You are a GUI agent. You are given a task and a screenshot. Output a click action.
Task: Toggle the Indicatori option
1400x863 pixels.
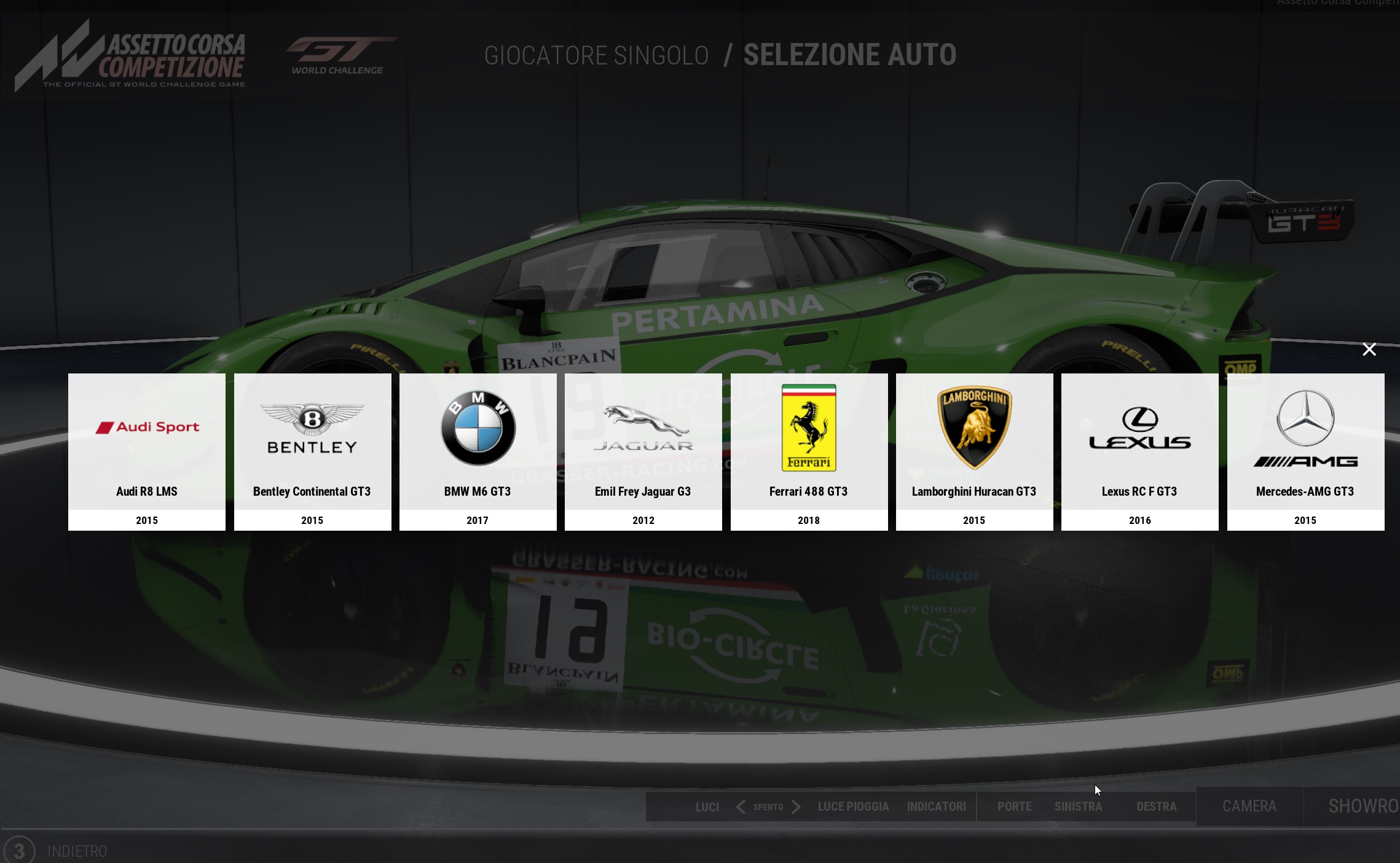coord(936,806)
